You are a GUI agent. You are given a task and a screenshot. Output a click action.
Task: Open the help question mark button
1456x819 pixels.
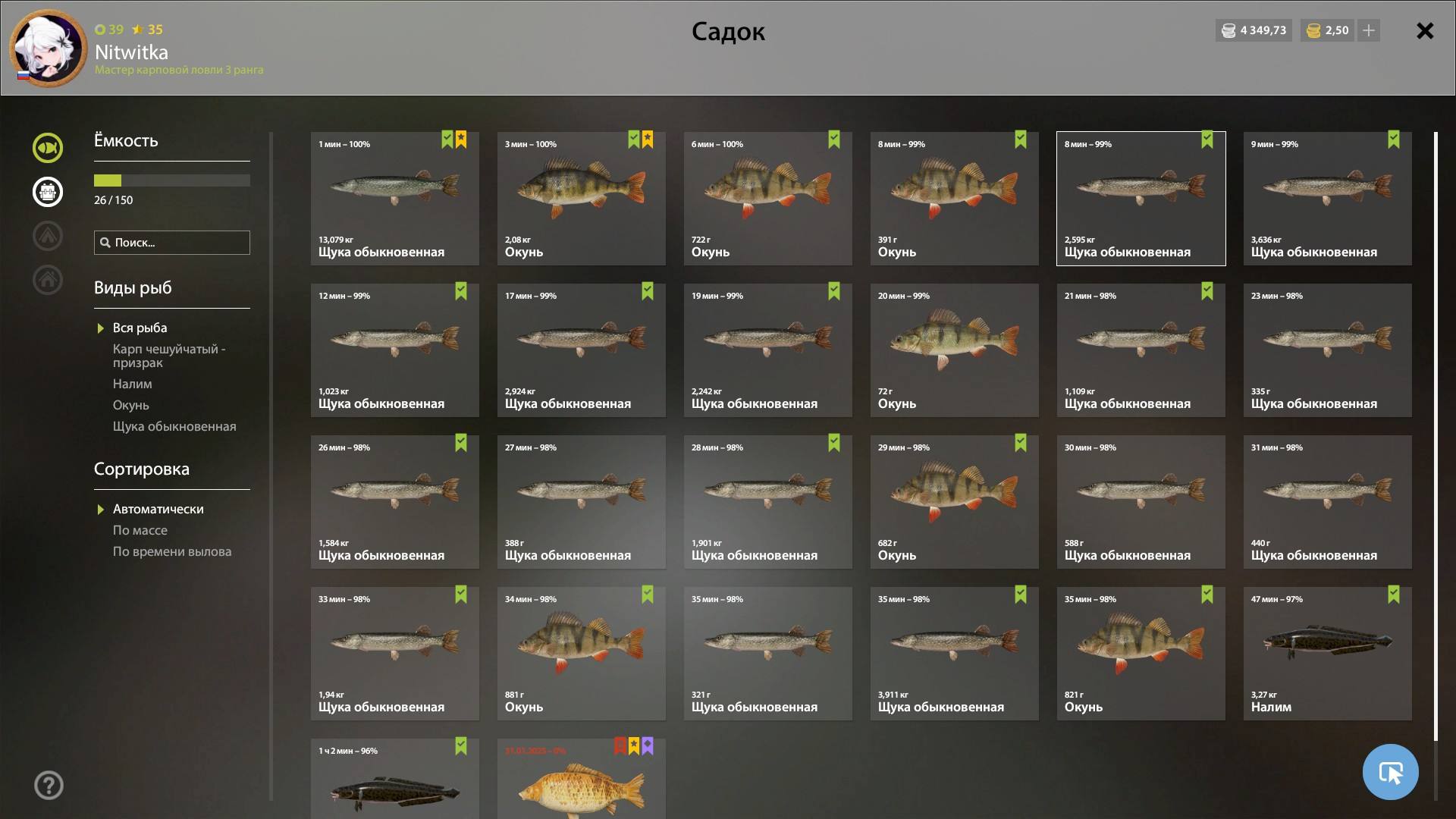49,786
